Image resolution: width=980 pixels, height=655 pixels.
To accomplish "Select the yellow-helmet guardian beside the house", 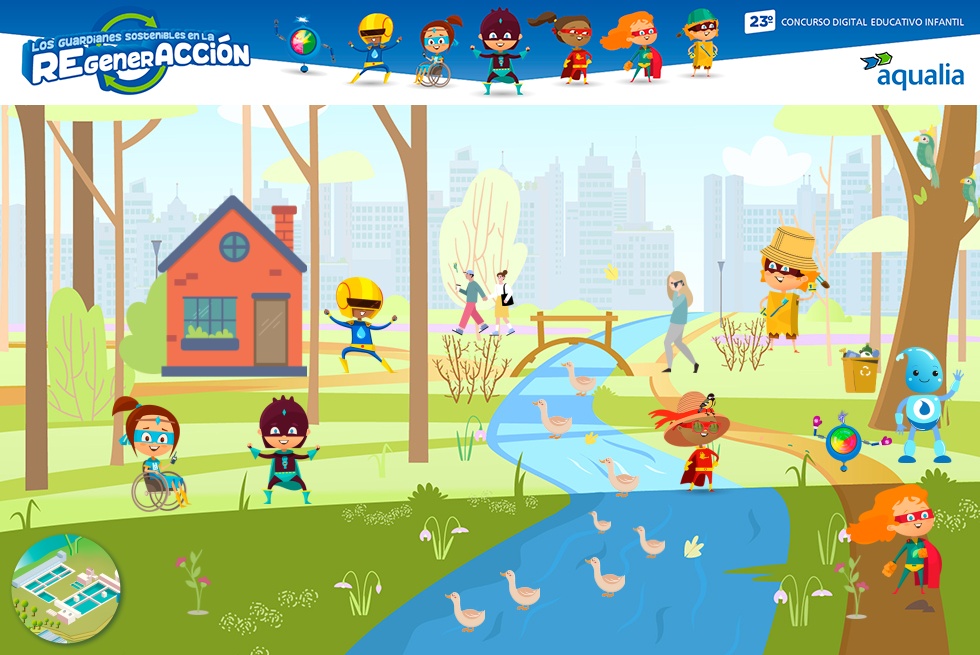I will [x=359, y=324].
